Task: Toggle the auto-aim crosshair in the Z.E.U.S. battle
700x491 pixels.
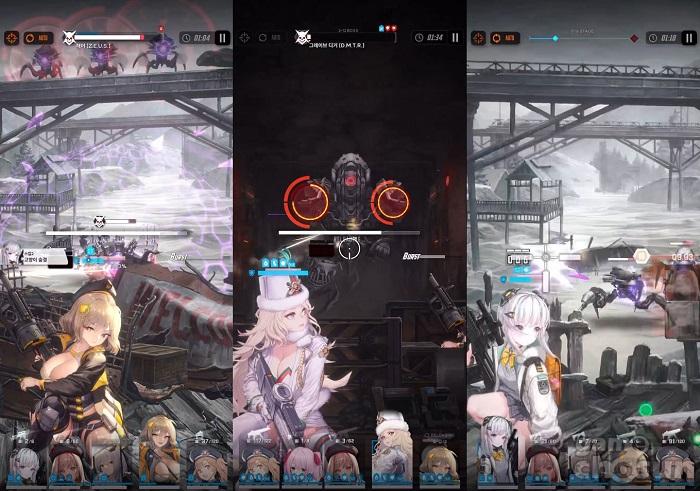Action: pos(11,38)
